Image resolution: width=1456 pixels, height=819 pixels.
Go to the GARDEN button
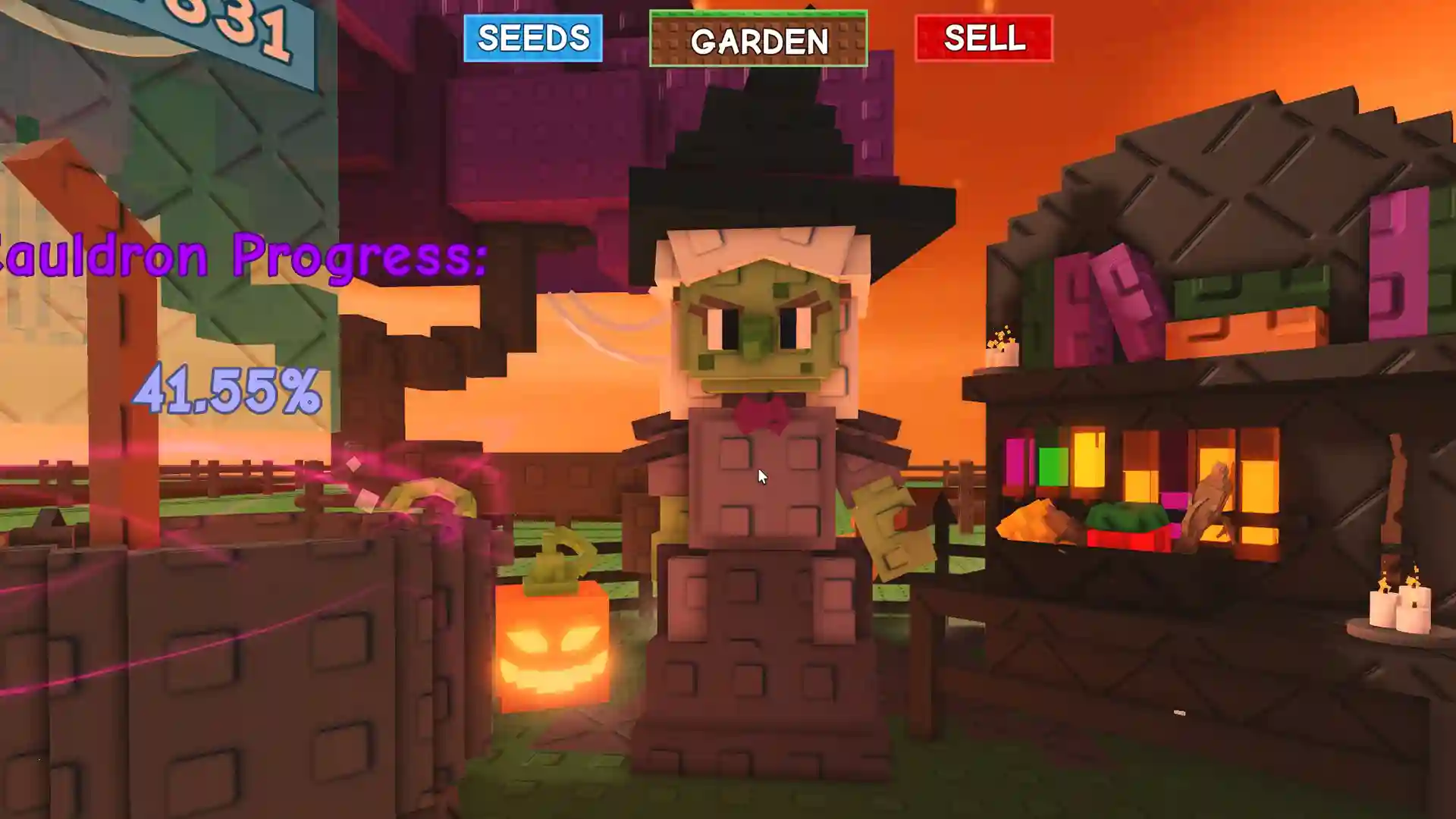tap(758, 39)
